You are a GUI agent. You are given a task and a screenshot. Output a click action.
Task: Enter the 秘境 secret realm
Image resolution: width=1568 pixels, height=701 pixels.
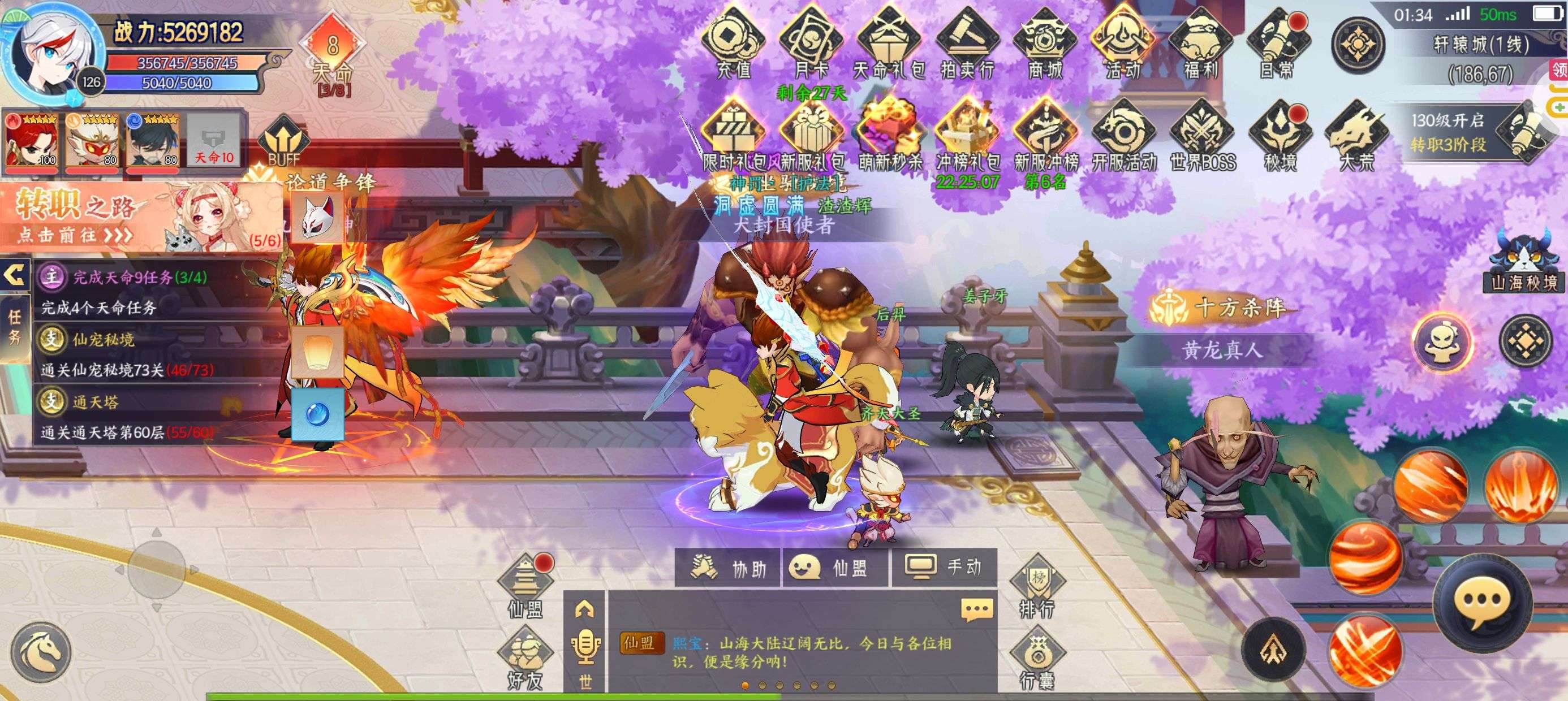[1280, 137]
